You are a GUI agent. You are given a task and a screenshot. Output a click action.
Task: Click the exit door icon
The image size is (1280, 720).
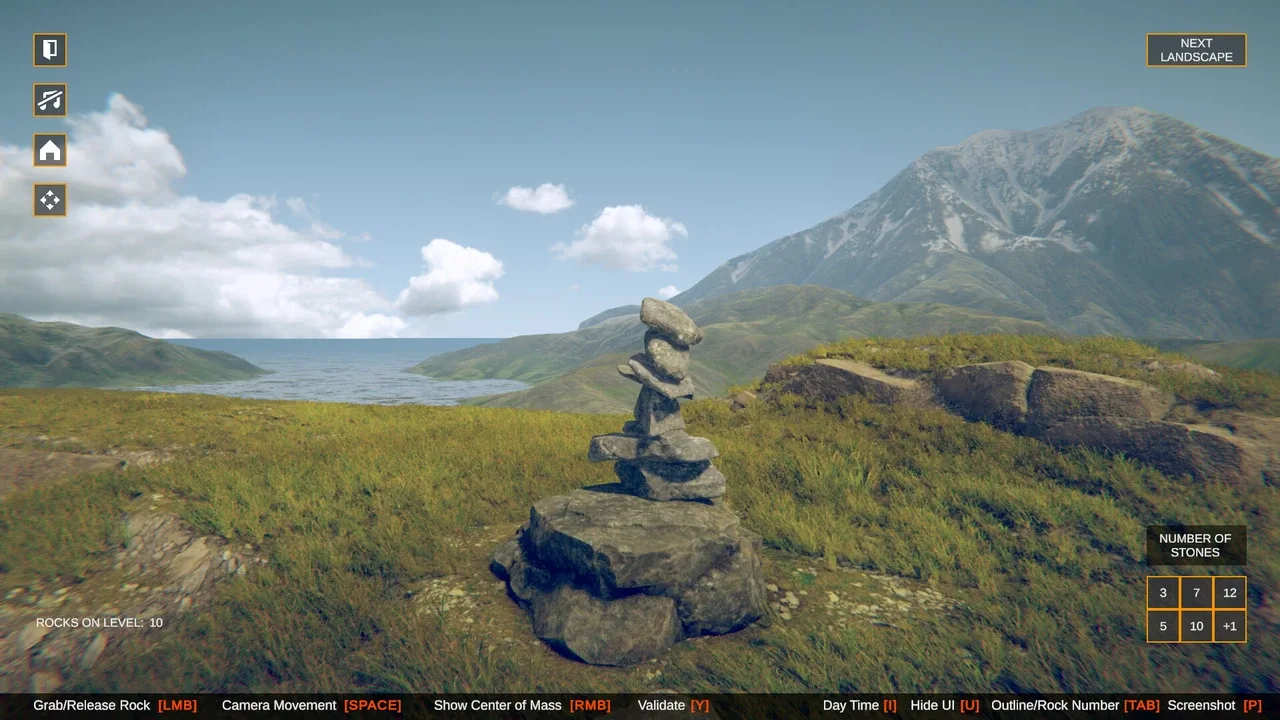(x=50, y=50)
